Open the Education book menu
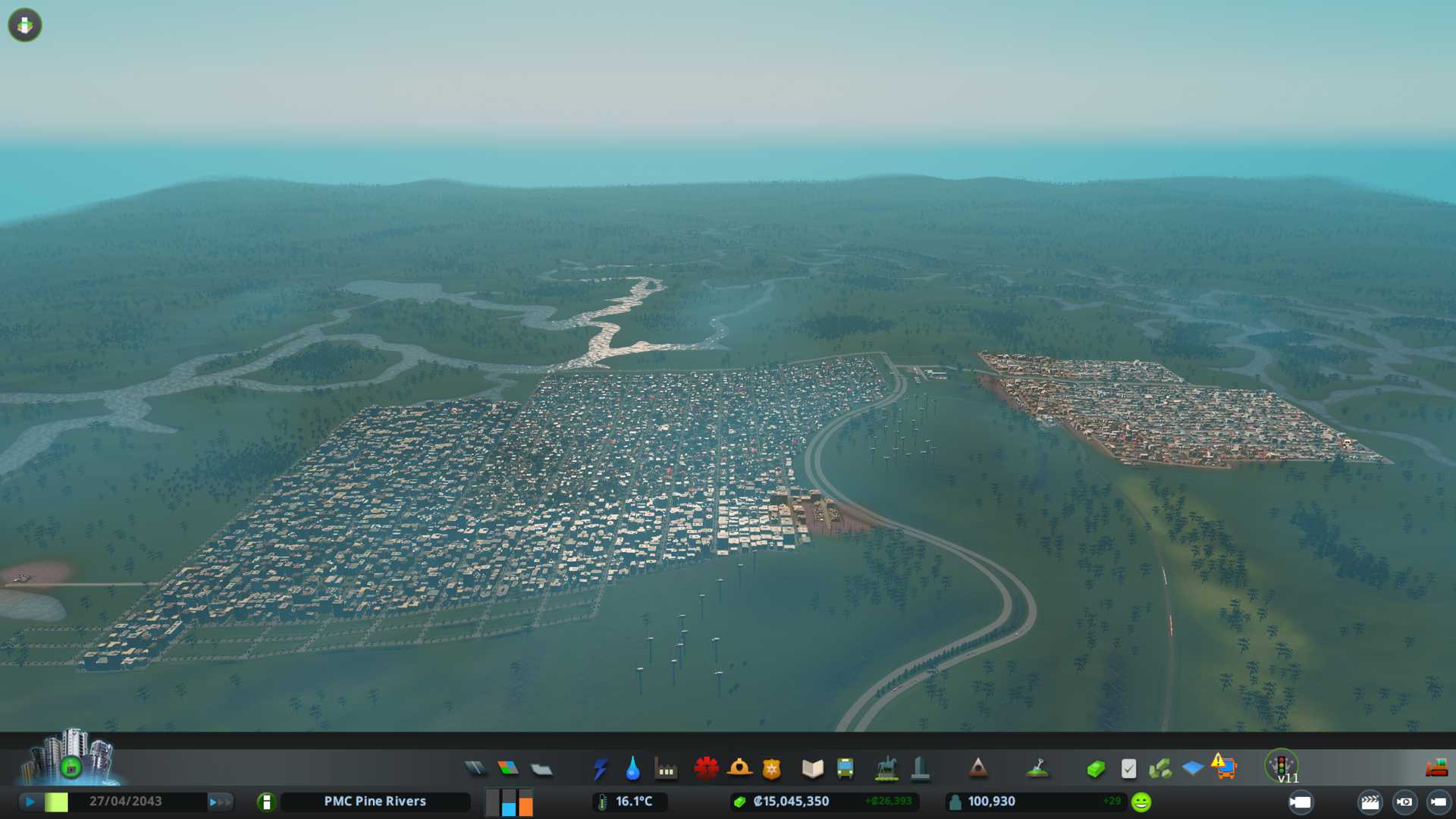 (812, 769)
